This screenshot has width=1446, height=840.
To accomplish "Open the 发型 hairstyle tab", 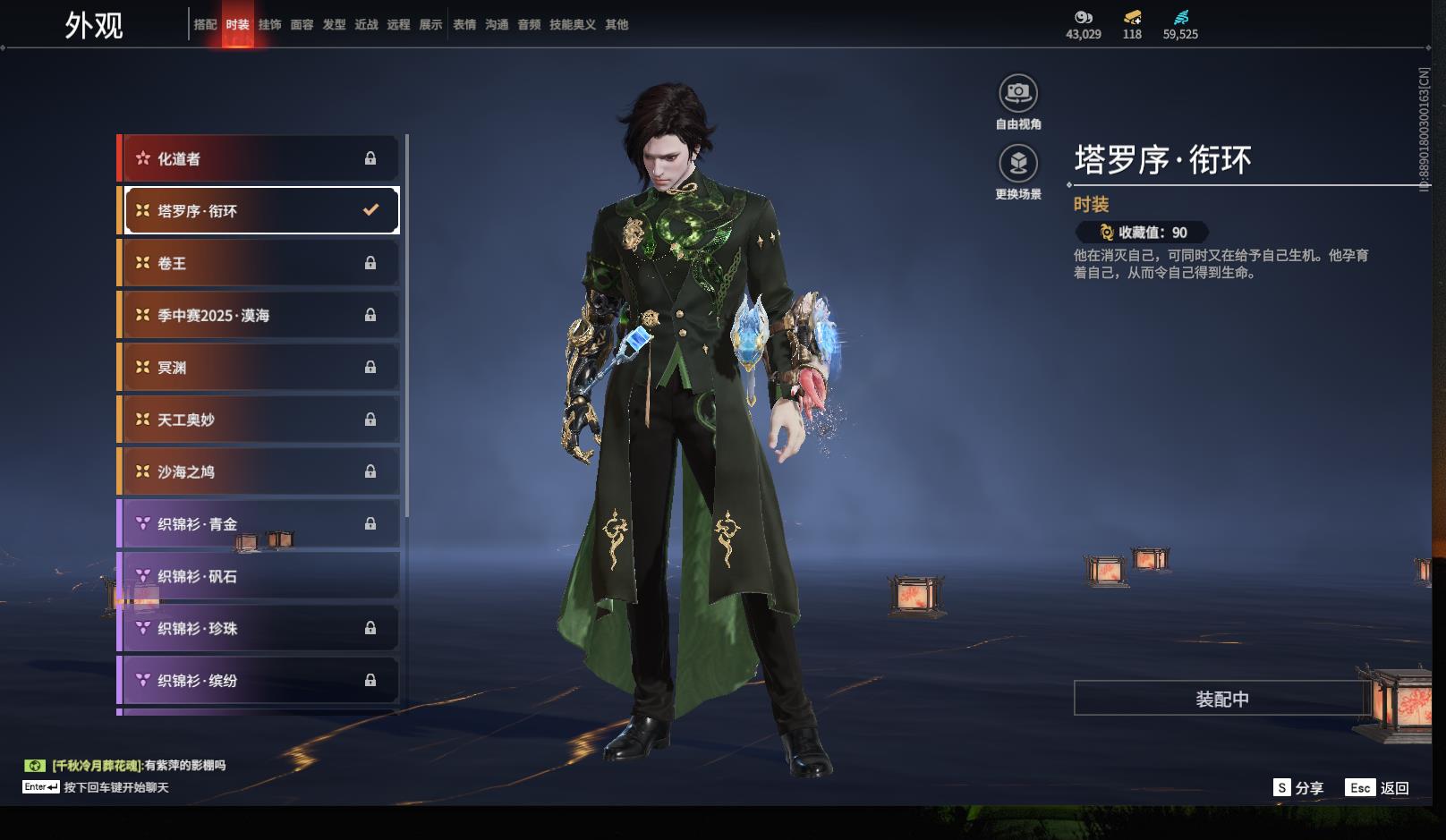I will click(334, 25).
